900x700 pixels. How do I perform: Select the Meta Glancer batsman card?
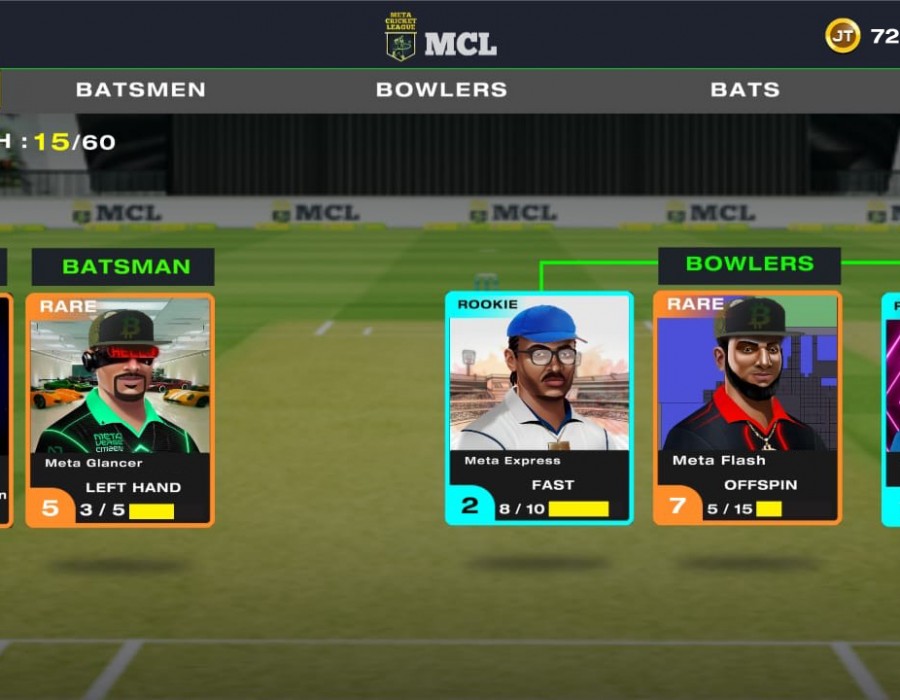pos(120,409)
